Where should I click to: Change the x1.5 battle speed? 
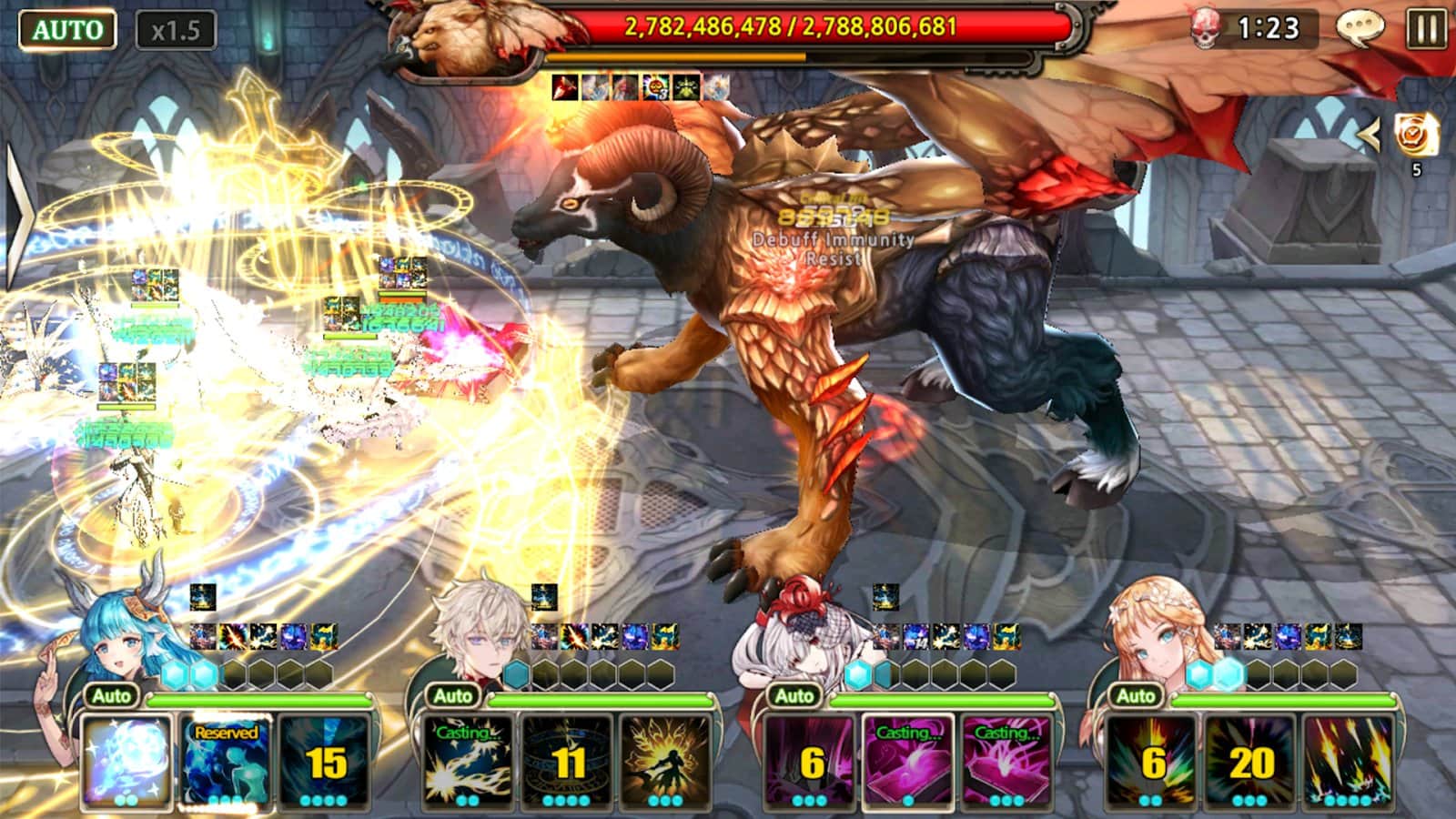tap(176, 31)
